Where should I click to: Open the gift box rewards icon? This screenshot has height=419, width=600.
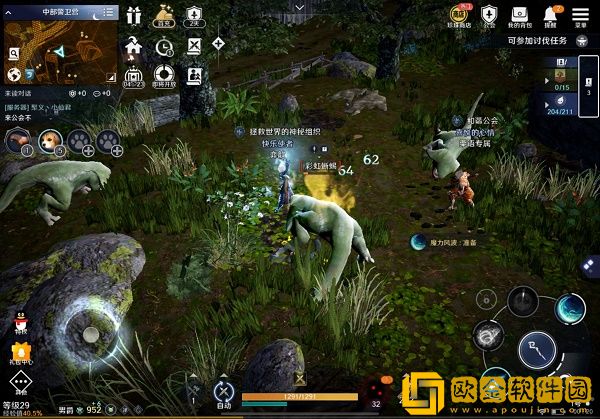point(135,15)
